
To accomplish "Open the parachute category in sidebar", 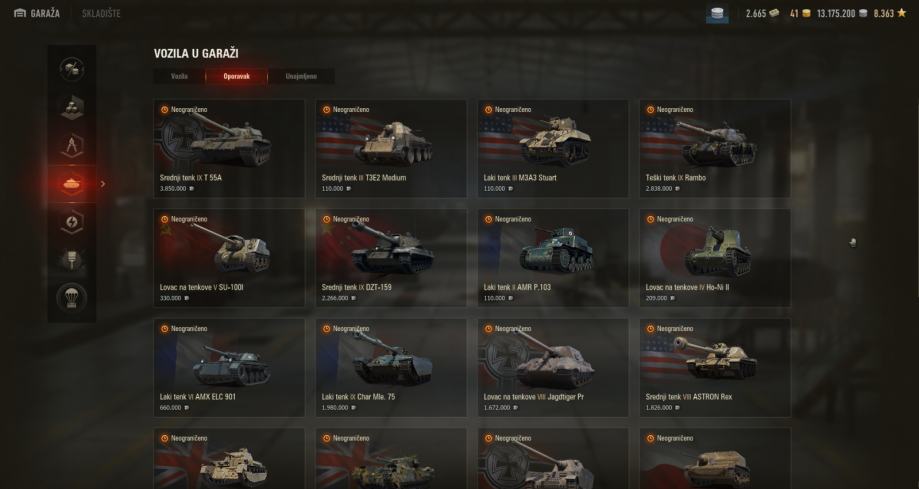I will tap(71, 298).
